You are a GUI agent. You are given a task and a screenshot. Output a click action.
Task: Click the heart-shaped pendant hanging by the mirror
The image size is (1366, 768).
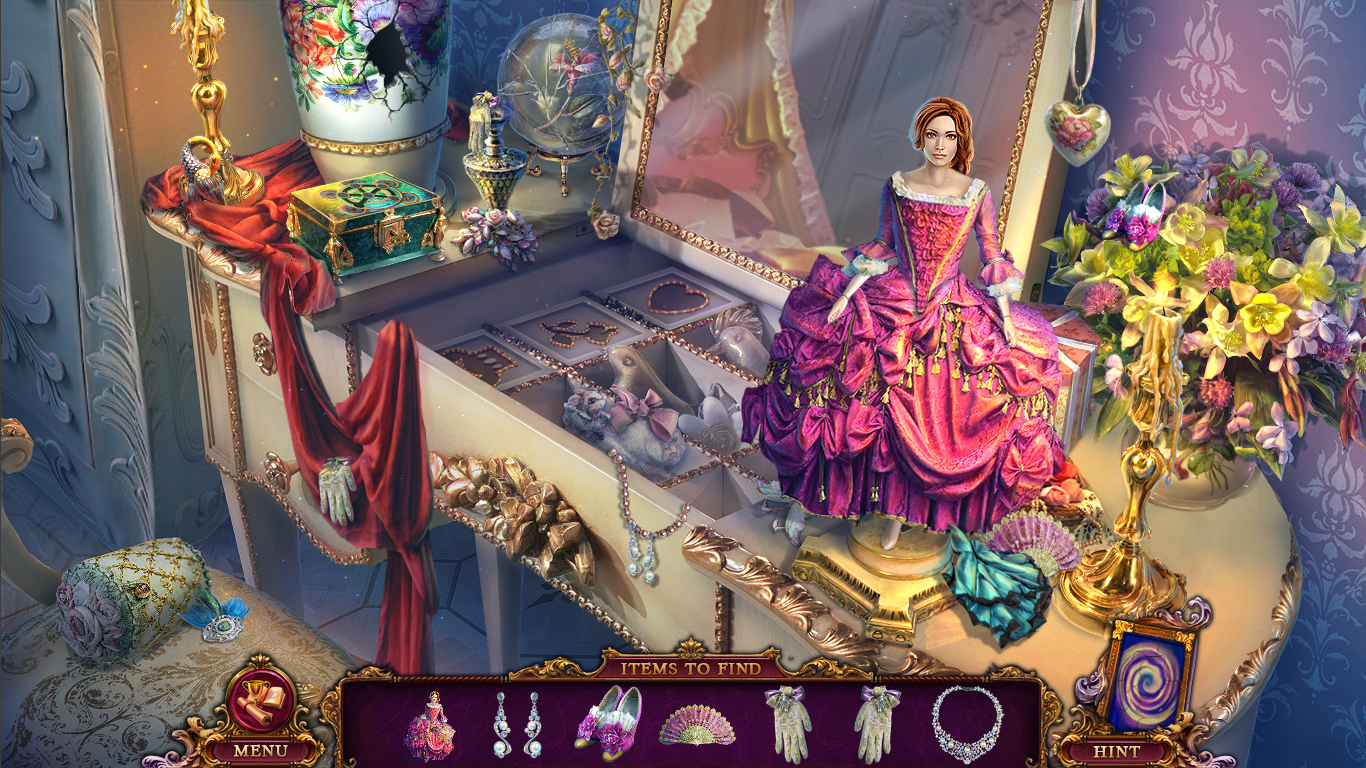point(1077,130)
